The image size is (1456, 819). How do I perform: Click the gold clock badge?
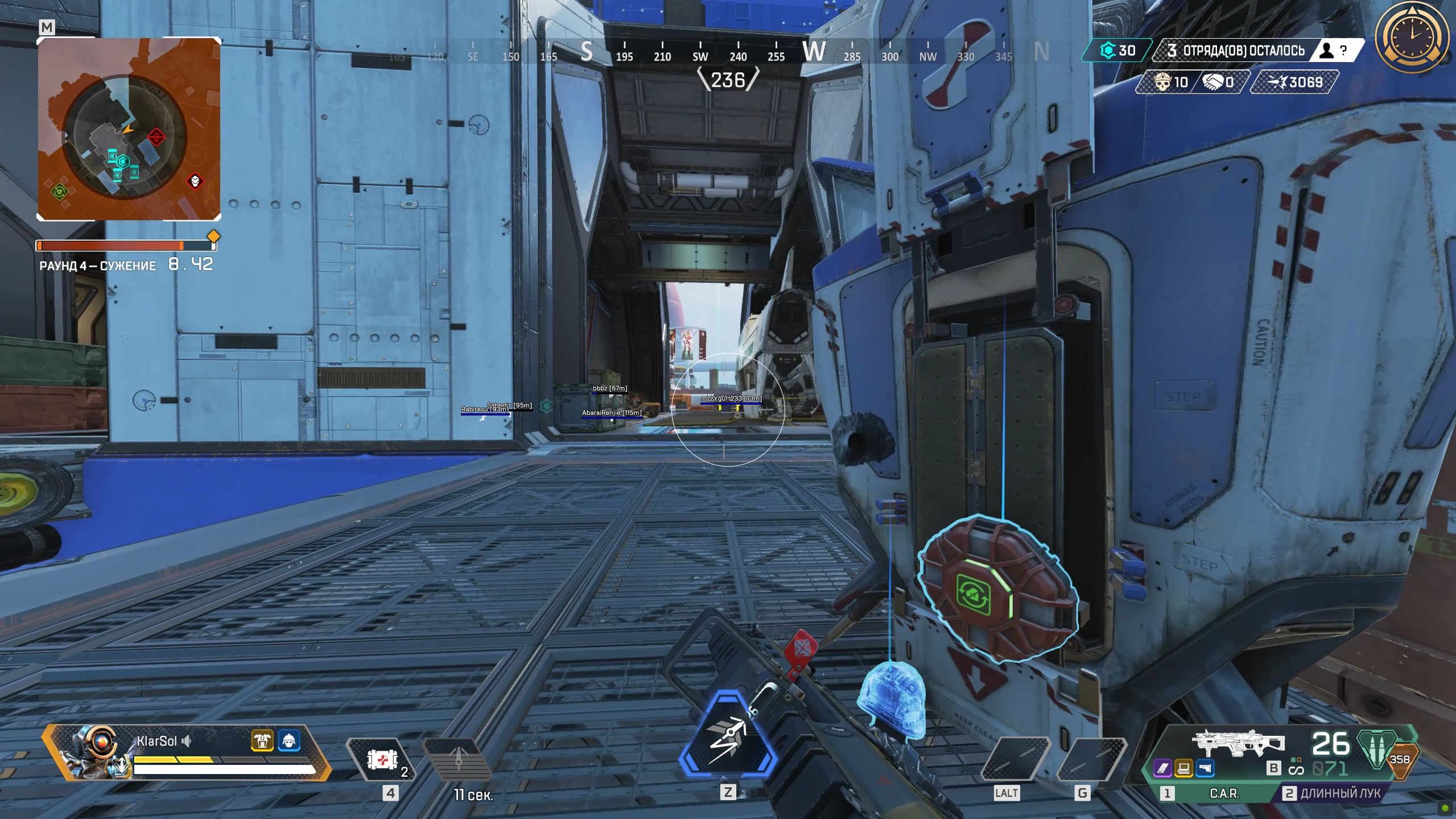(1412, 36)
